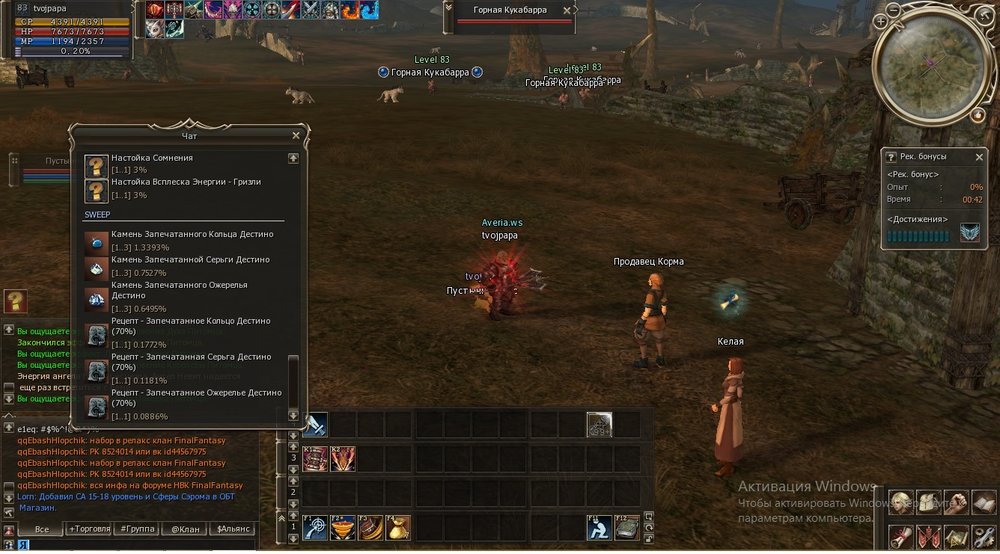Switch to the Все chat tab
Viewport: 1000px width, 554px height.
click(x=41, y=529)
